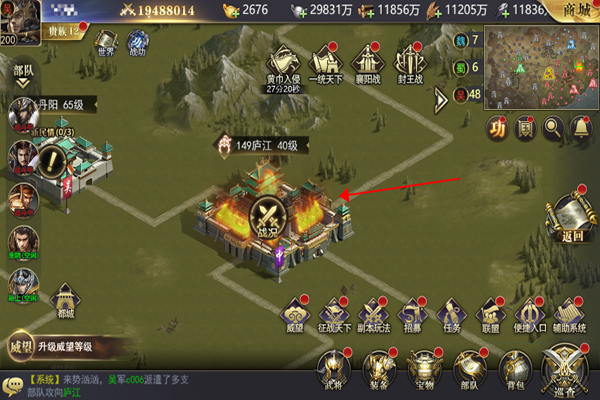Open the 联盟 alliance panel
Viewport: 600px width, 400px height.
[x=489, y=313]
